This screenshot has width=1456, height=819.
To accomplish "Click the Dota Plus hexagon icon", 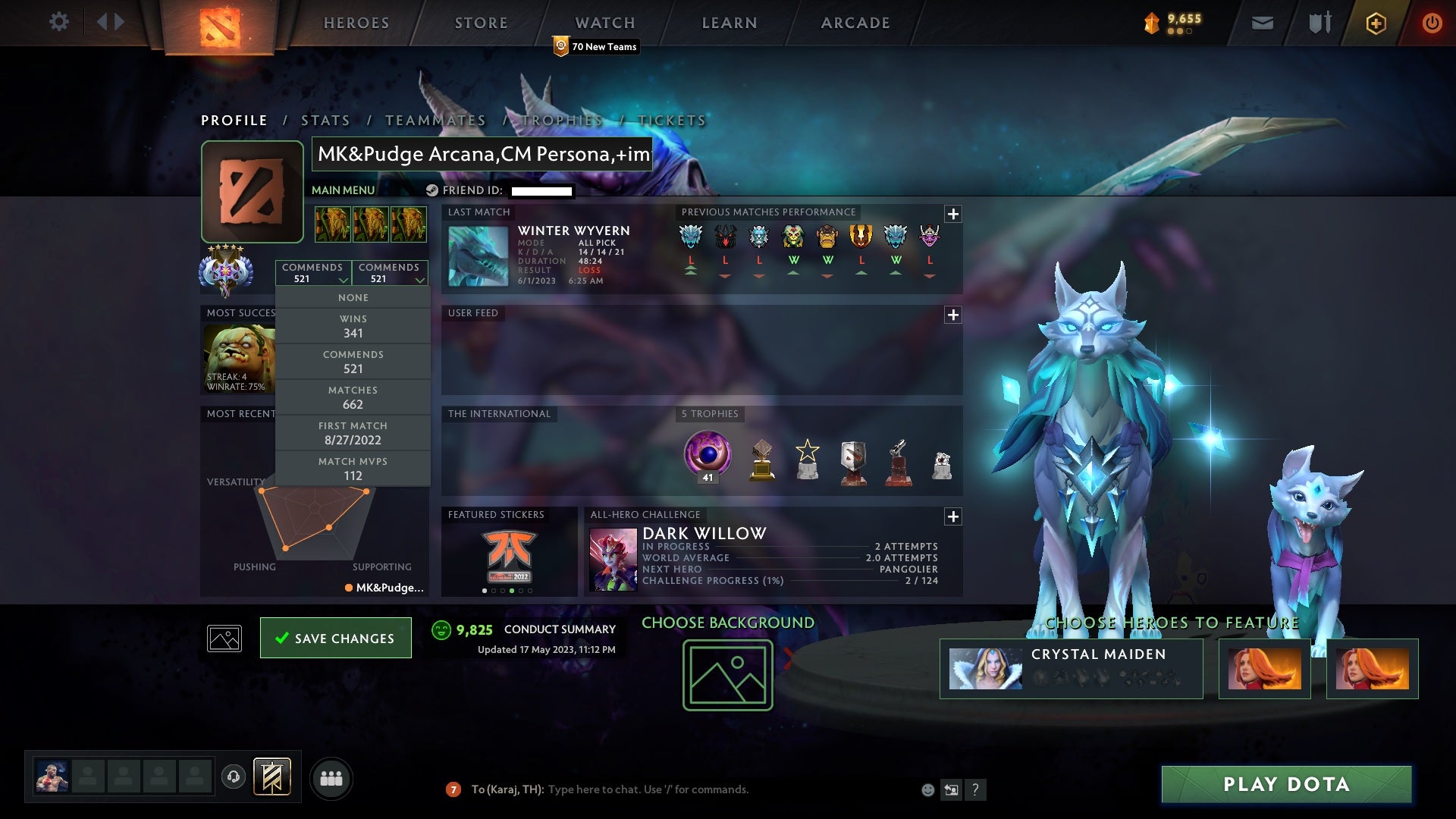I will click(1375, 23).
